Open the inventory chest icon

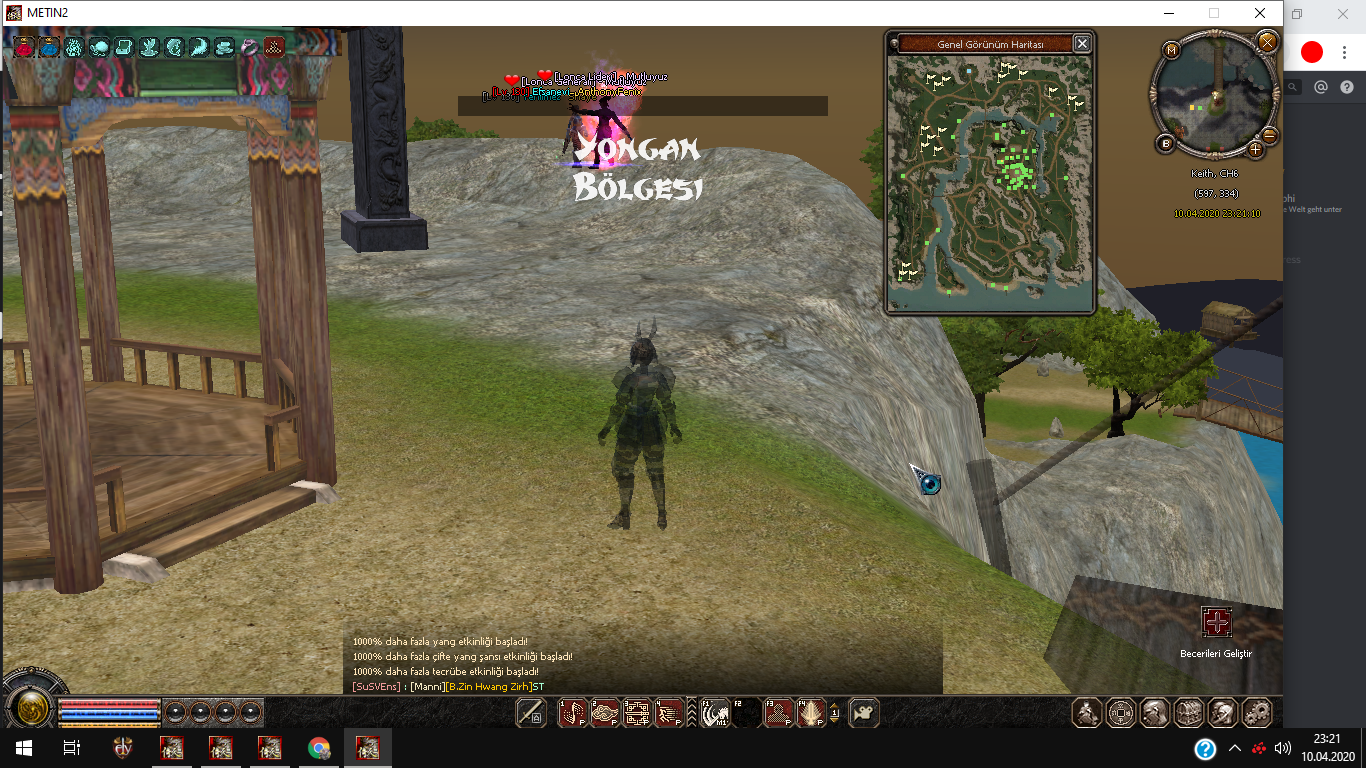point(1189,712)
